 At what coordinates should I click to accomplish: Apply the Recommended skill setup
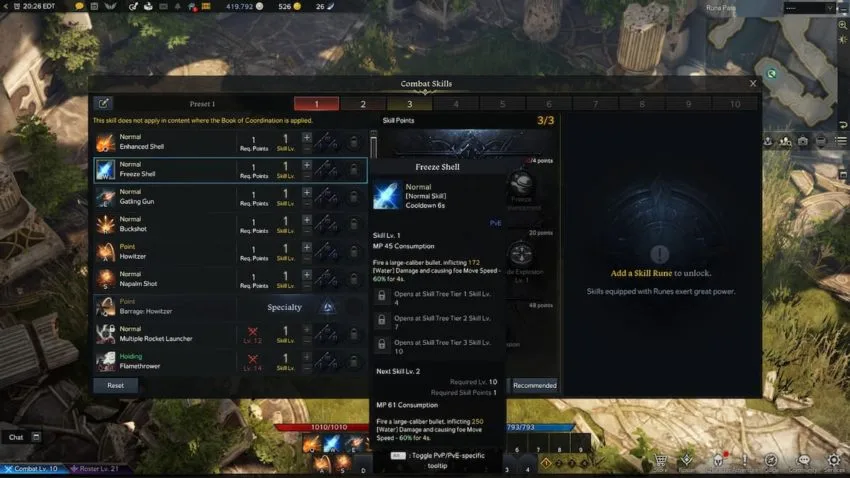[x=534, y=385]
